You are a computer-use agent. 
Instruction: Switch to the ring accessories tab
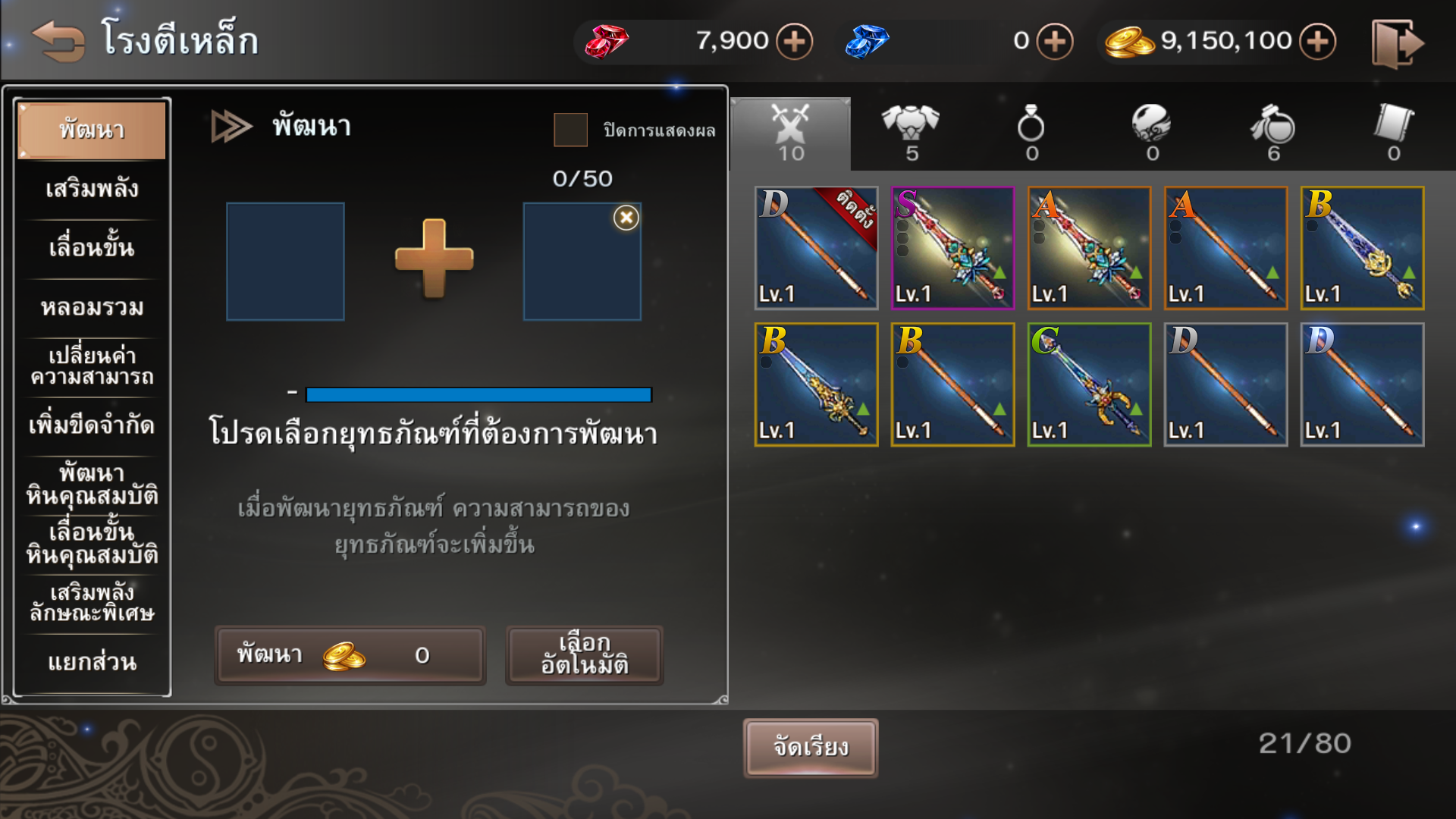click(1031, 133)
